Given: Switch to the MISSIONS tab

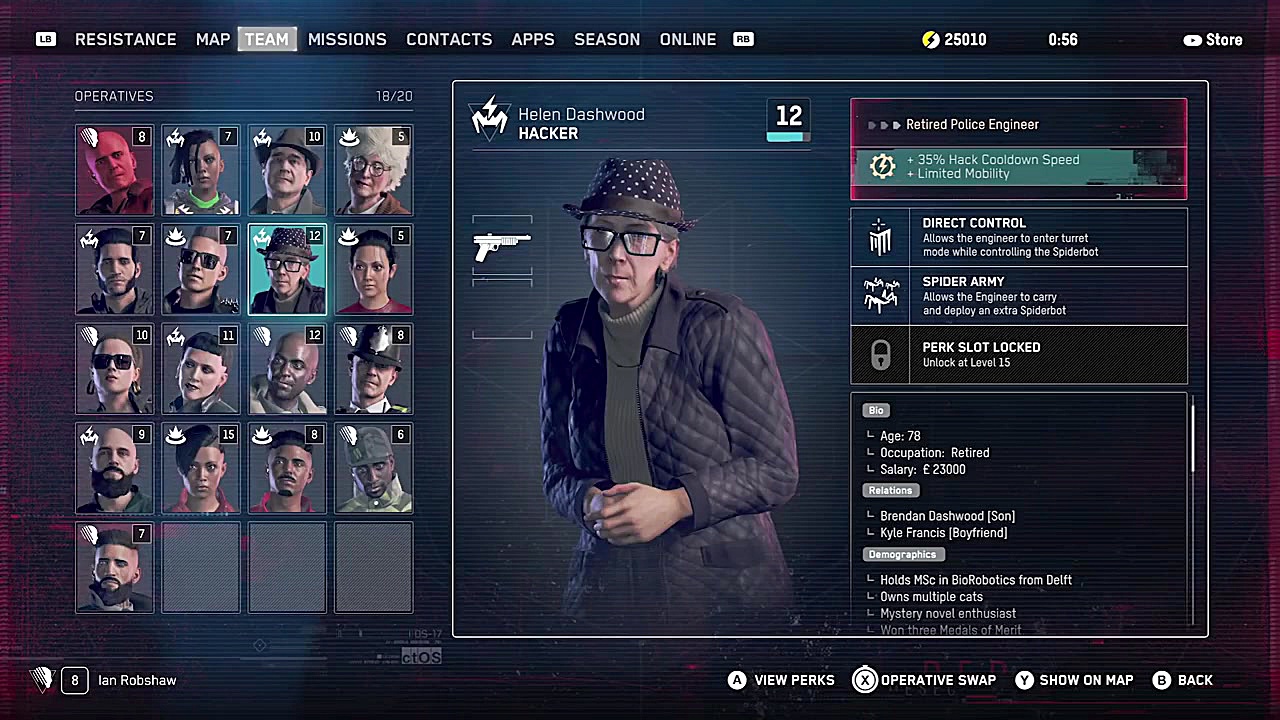Looking at the screenshot, I should coord(347,39).
